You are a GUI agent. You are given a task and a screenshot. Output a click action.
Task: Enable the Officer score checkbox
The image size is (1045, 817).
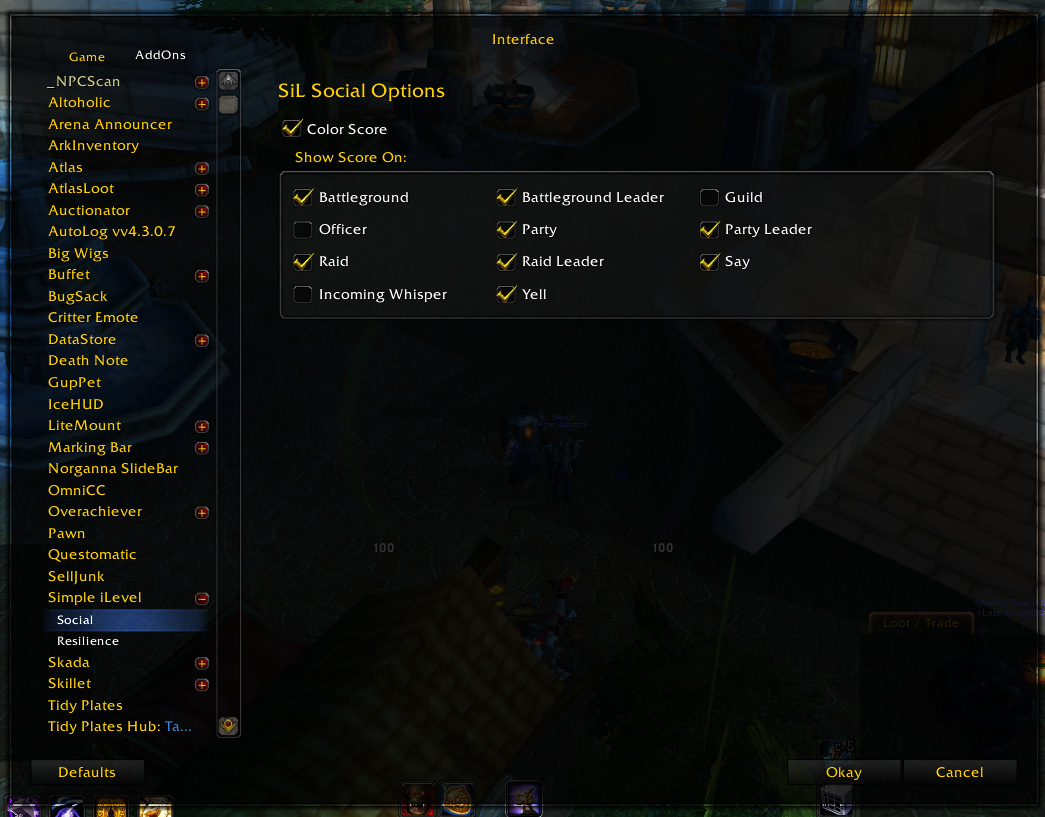303,230
